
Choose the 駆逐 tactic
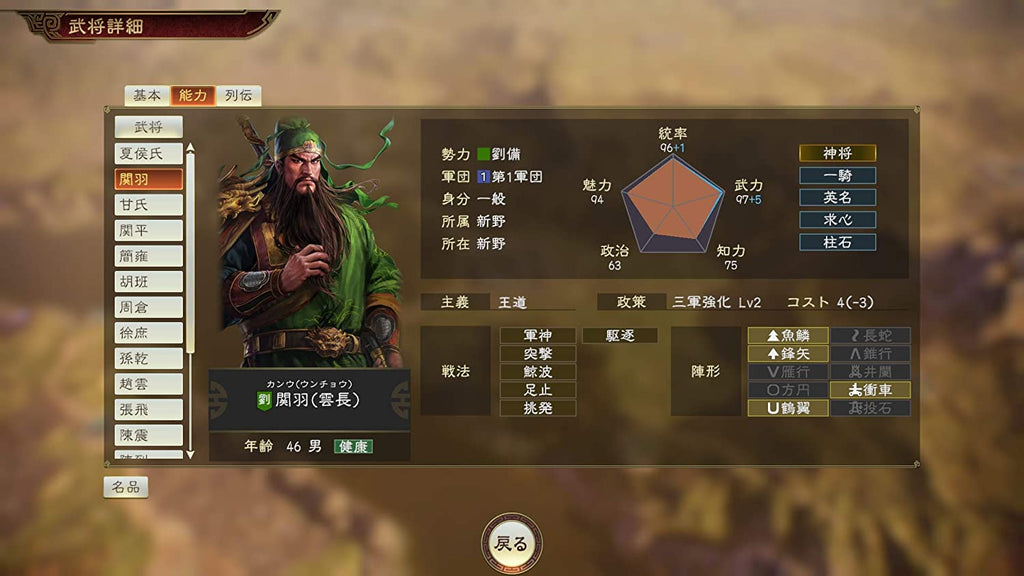(619, 336)
